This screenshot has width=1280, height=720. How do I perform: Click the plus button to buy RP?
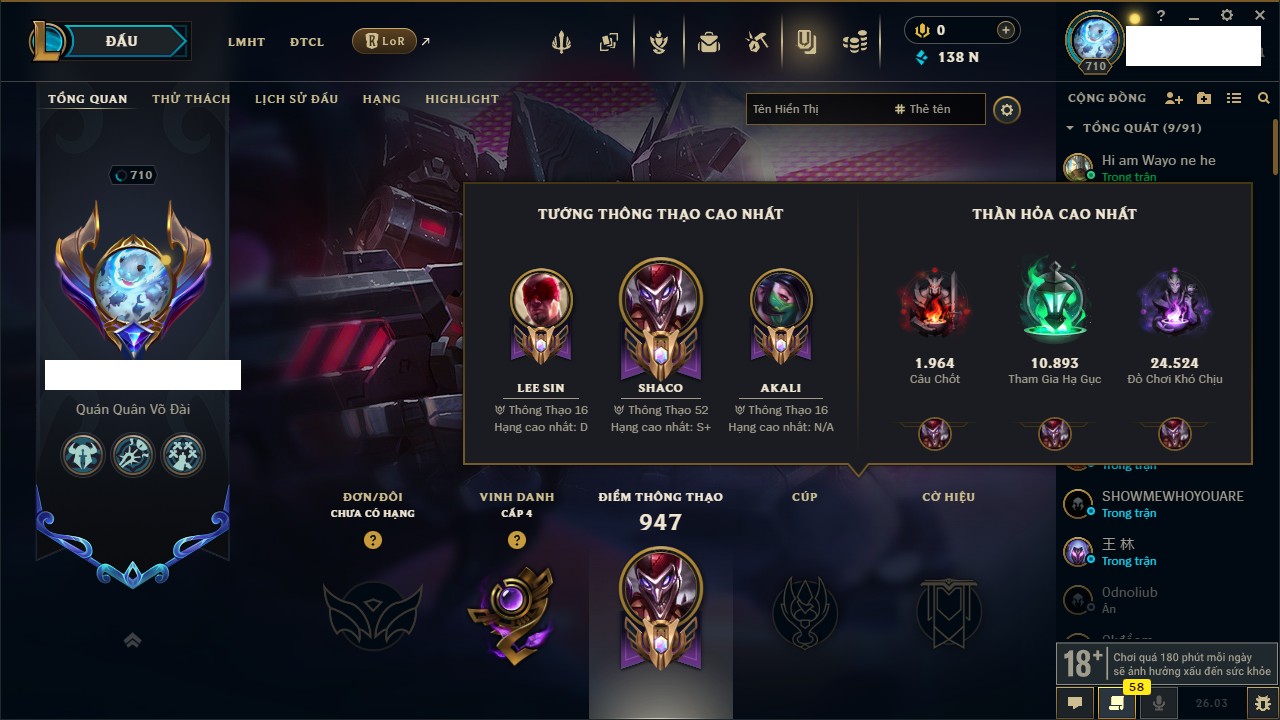[1006, 30]
